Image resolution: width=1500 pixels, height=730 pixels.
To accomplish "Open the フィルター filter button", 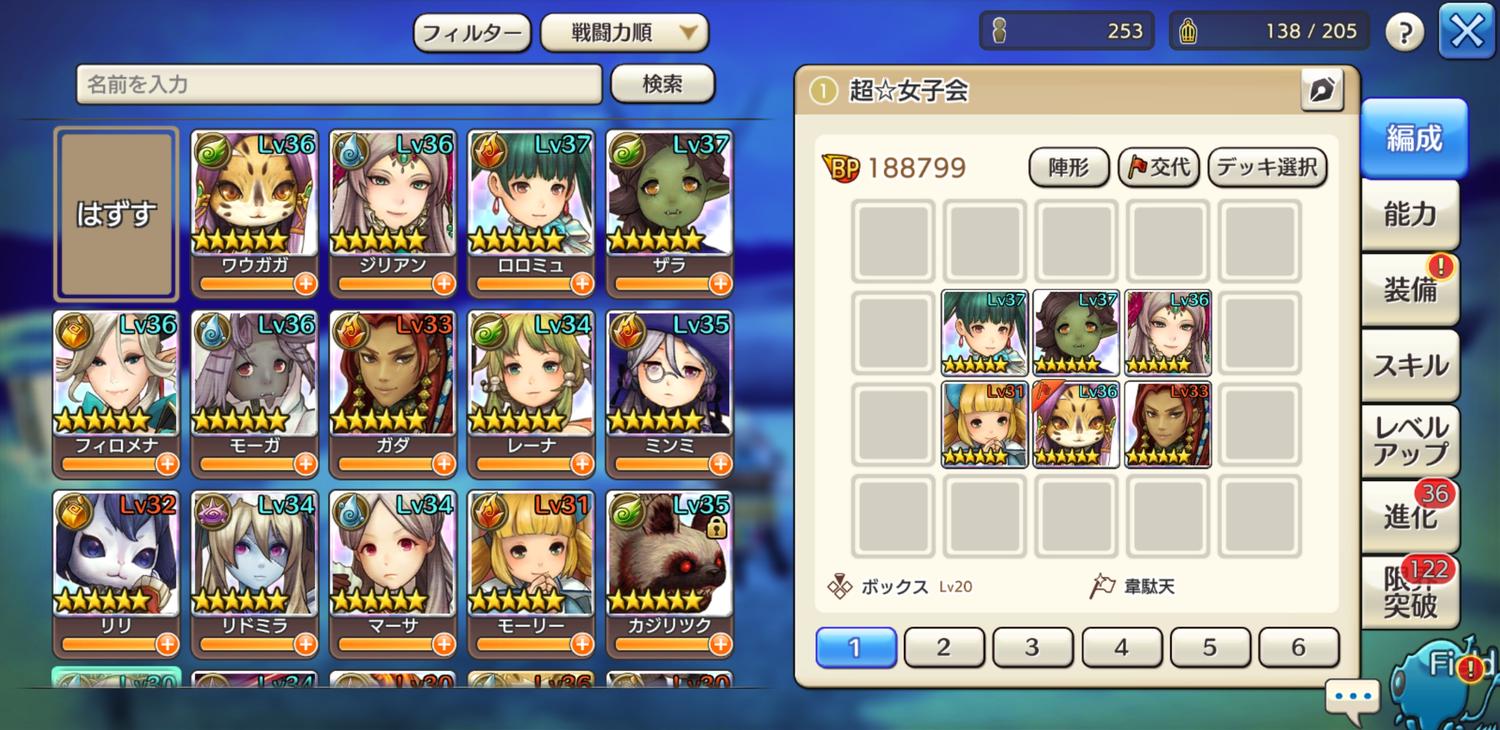I will pyautogui.click(x=471, y=33).
